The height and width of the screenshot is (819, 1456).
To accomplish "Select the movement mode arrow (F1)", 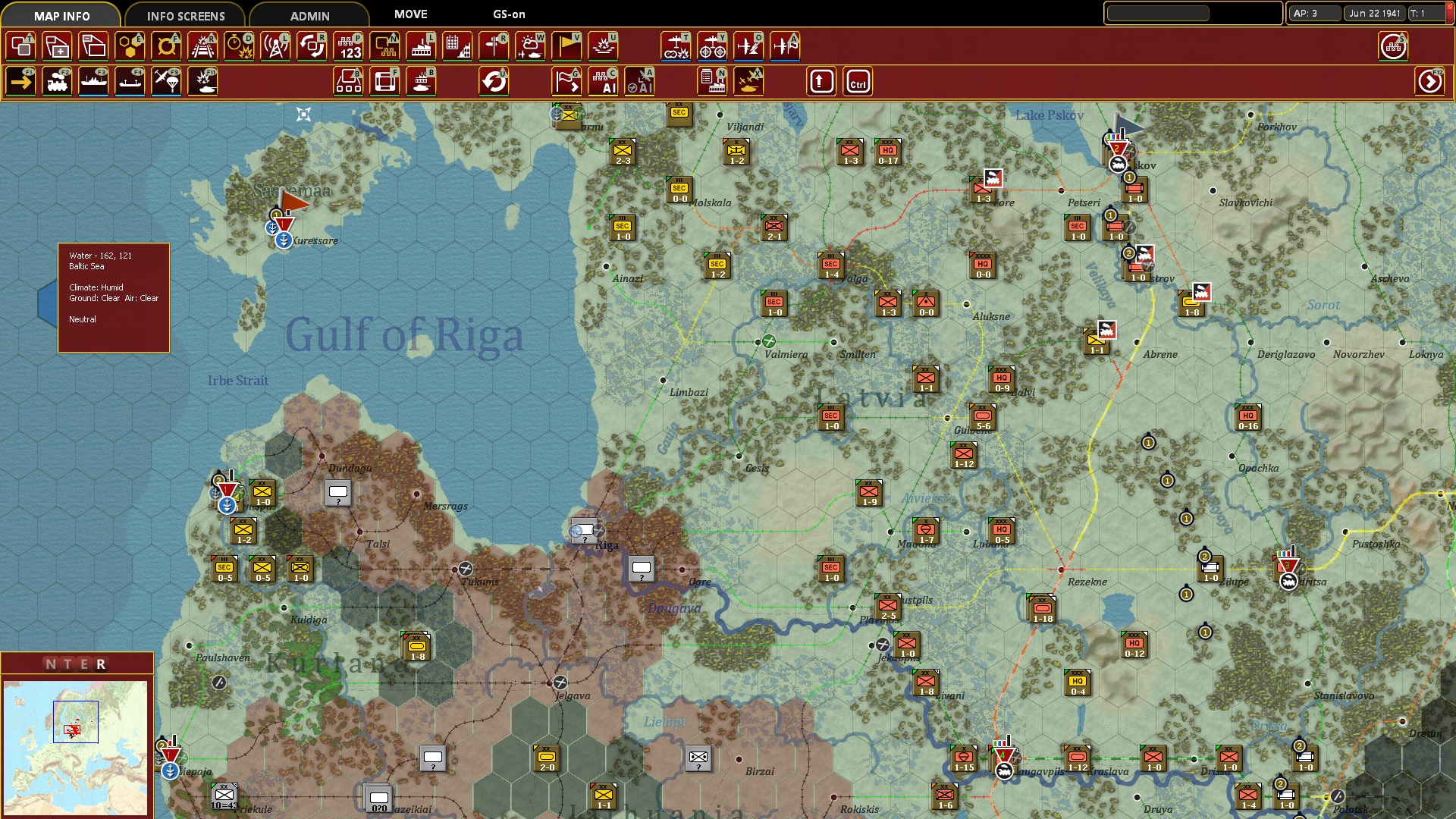I will 21,81.
